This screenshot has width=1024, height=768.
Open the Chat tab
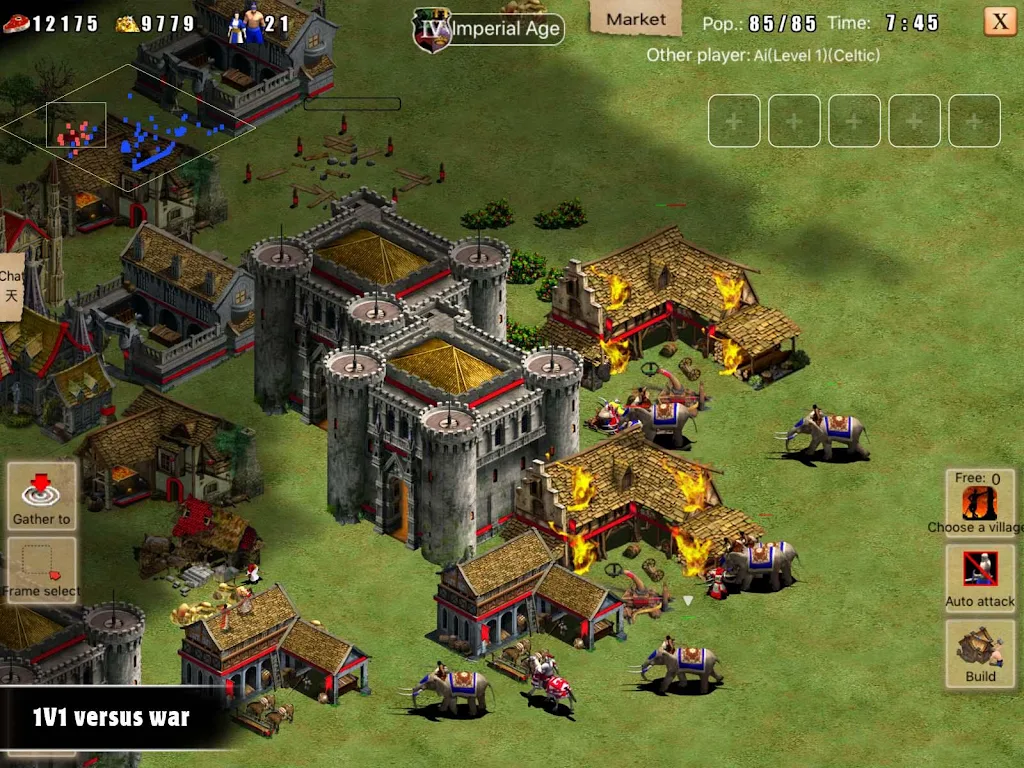pyautogui.click(x=11, y=285)
